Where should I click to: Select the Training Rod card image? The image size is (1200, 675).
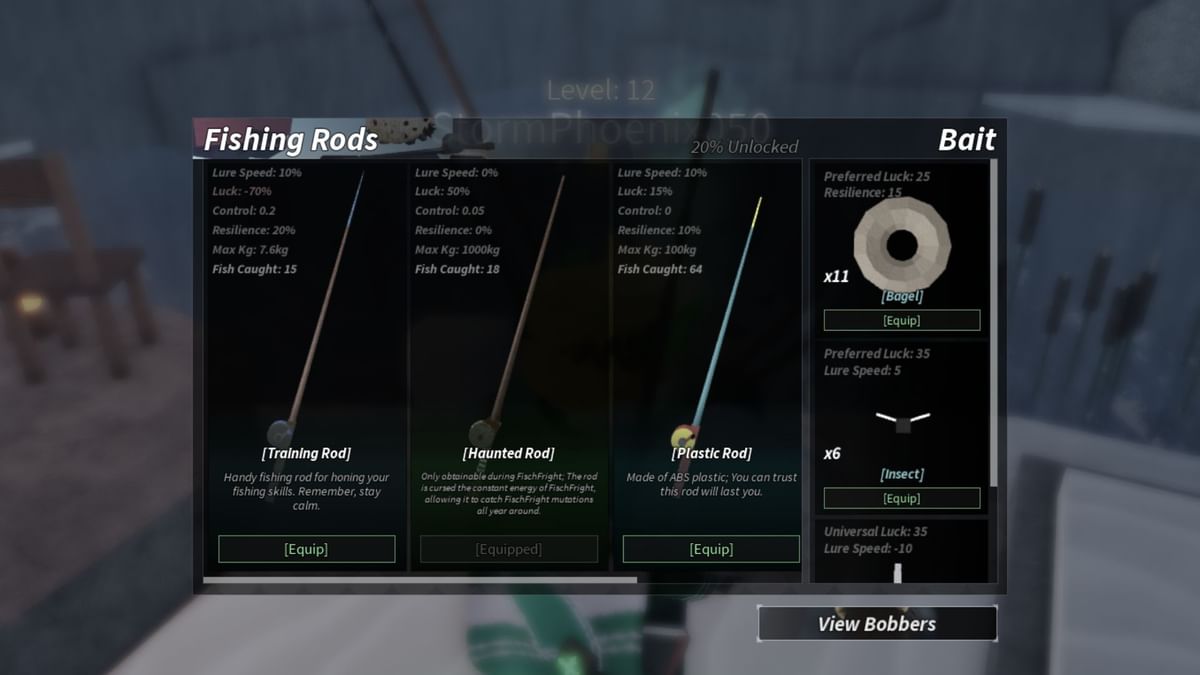pos(310,320)
